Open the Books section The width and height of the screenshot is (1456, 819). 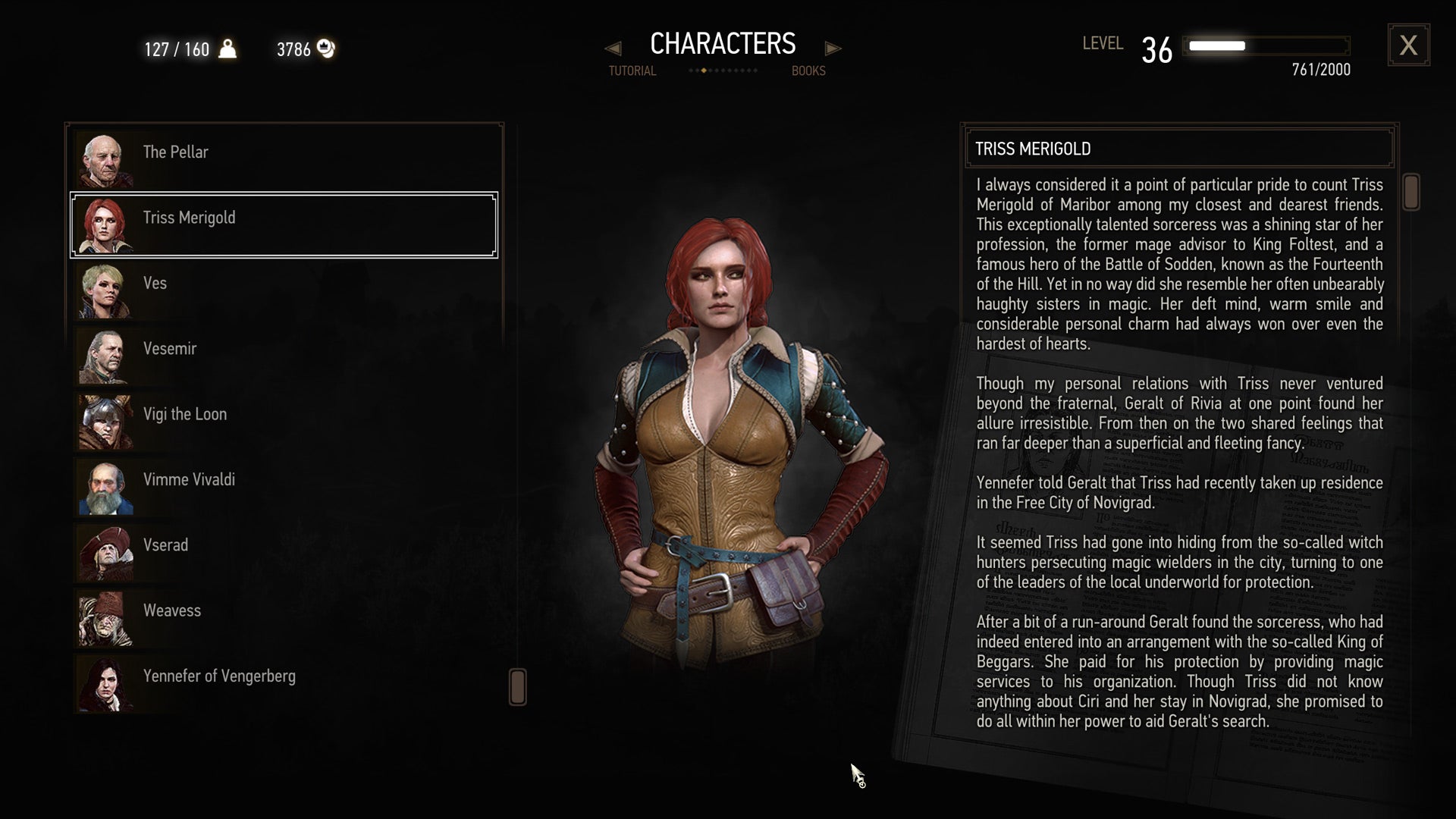[x=808, y=71]
